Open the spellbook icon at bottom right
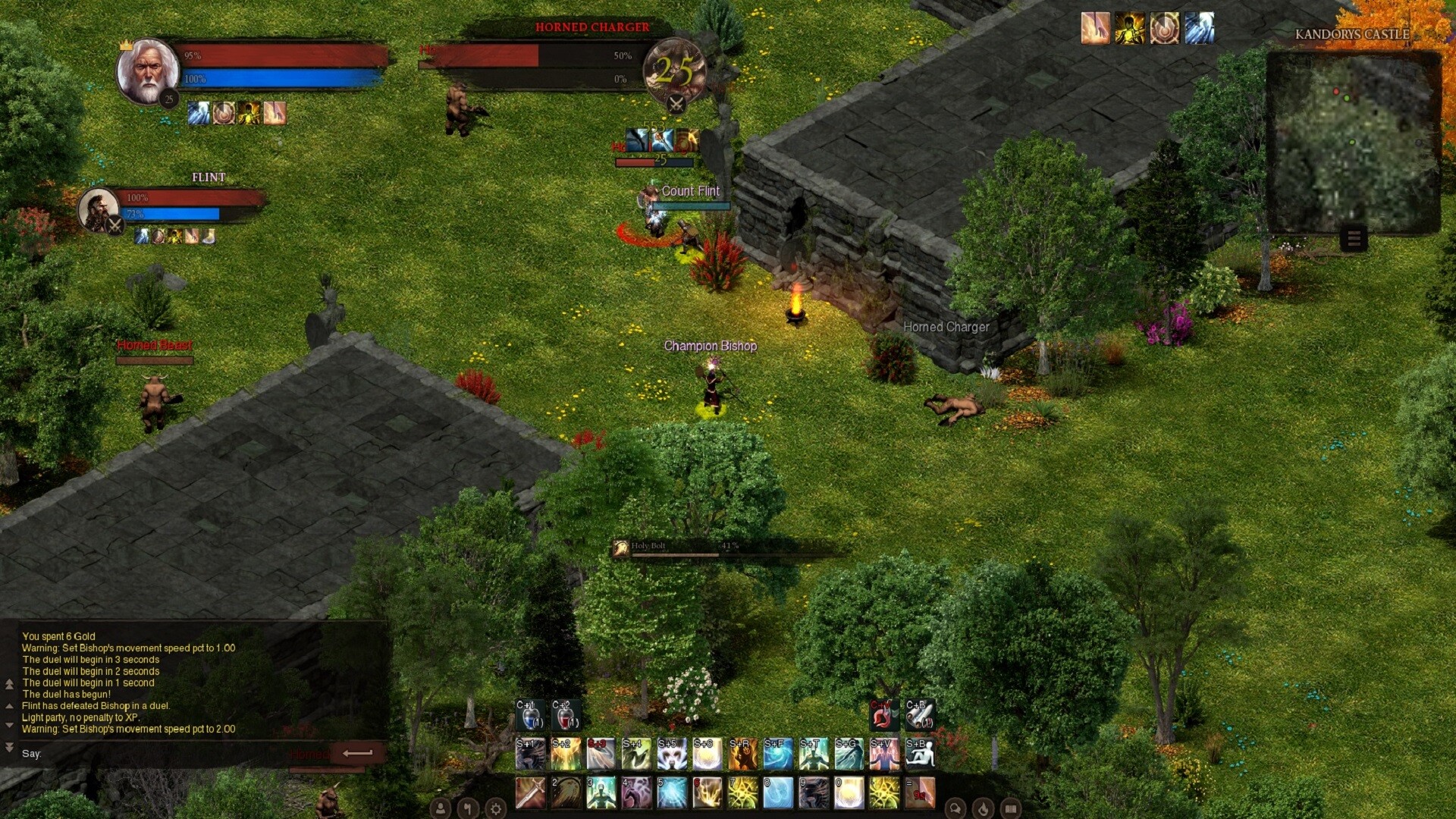The height and width of the screenshot is (819, 1456). click(1012, 808)
